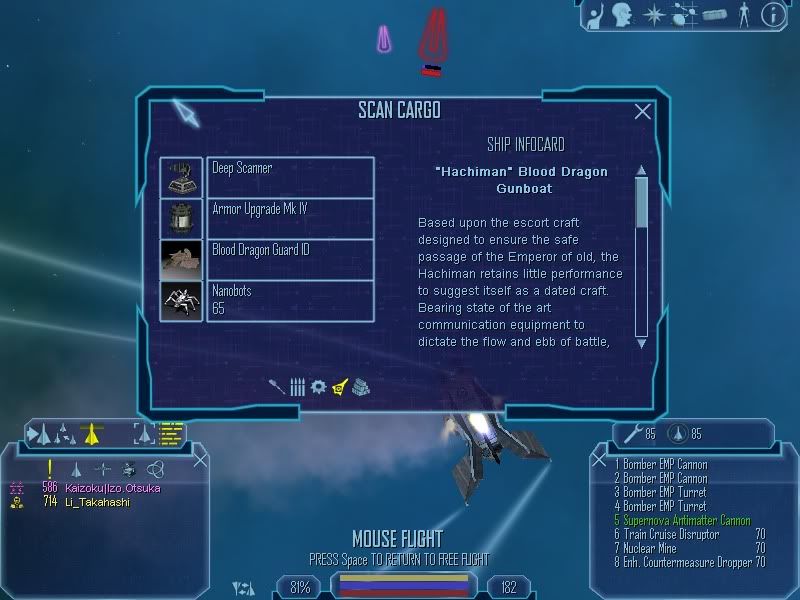This screenshot has height=600, width=800.
Task: Use the nanobots repair wrench icon
Action: (x=632, y=434)
